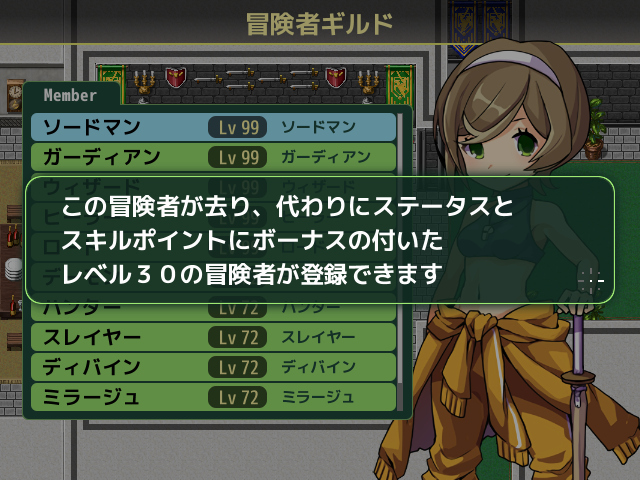Select the スレイヤー Lv 72 row

214,337
